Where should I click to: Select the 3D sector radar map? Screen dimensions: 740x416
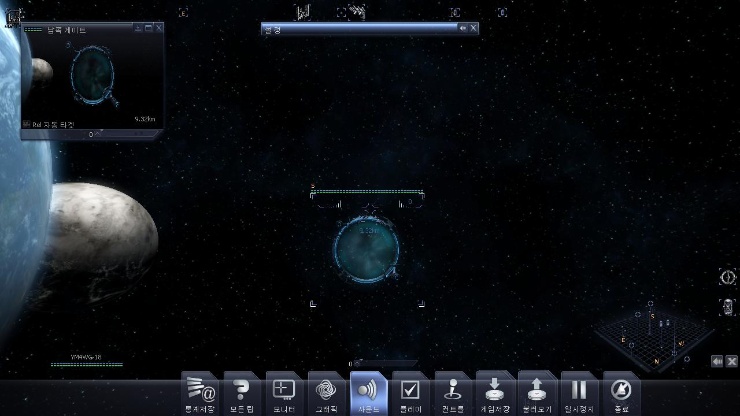pos(656,334)
